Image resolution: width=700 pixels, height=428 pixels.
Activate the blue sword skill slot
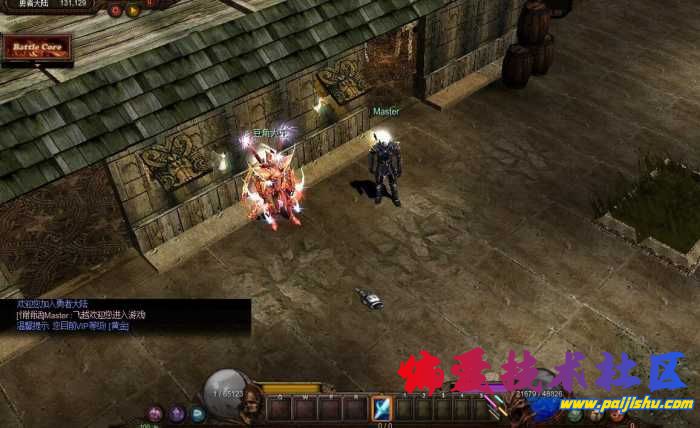[381, 407]
